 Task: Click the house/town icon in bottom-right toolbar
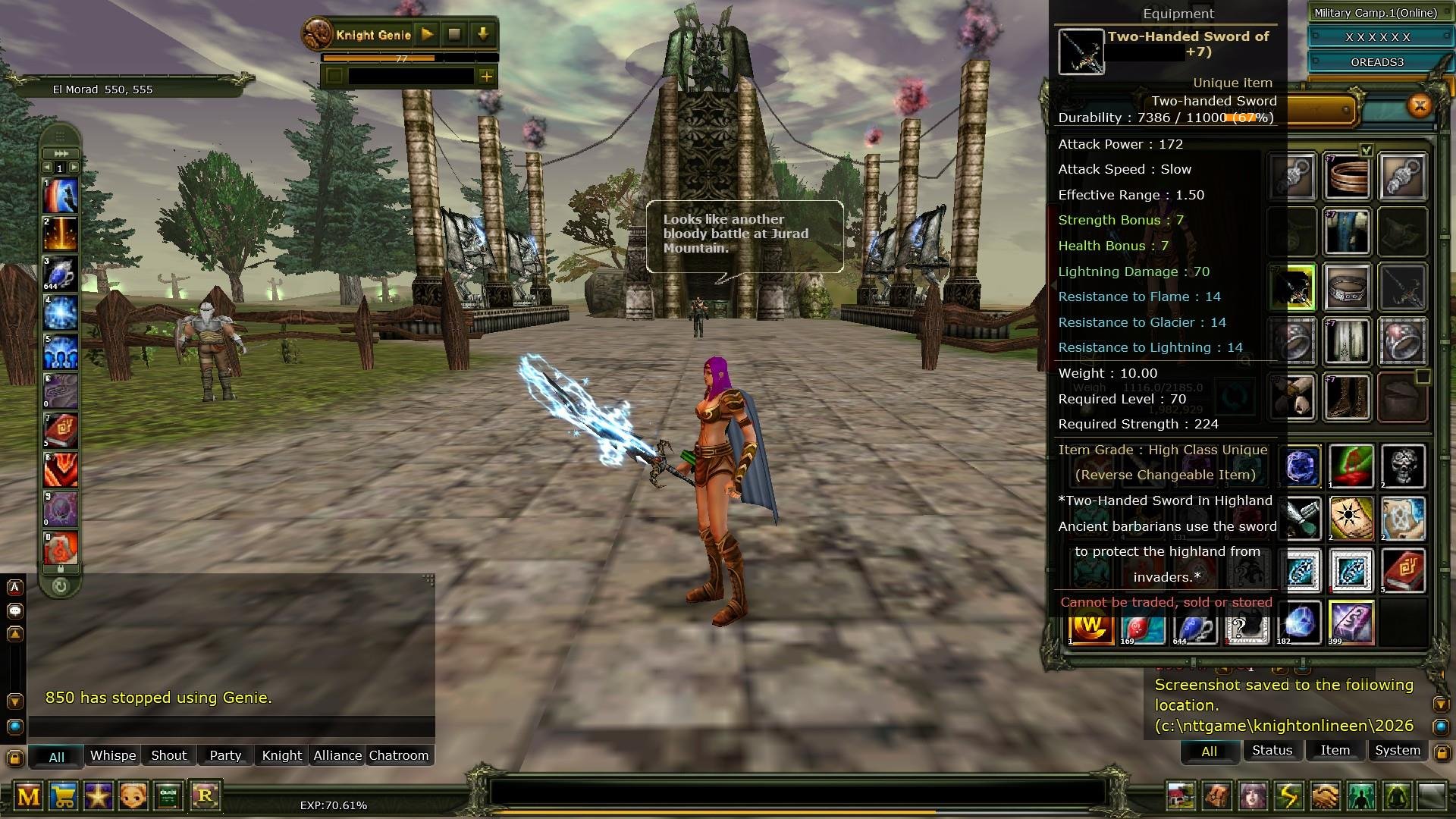coord(1180,796)
